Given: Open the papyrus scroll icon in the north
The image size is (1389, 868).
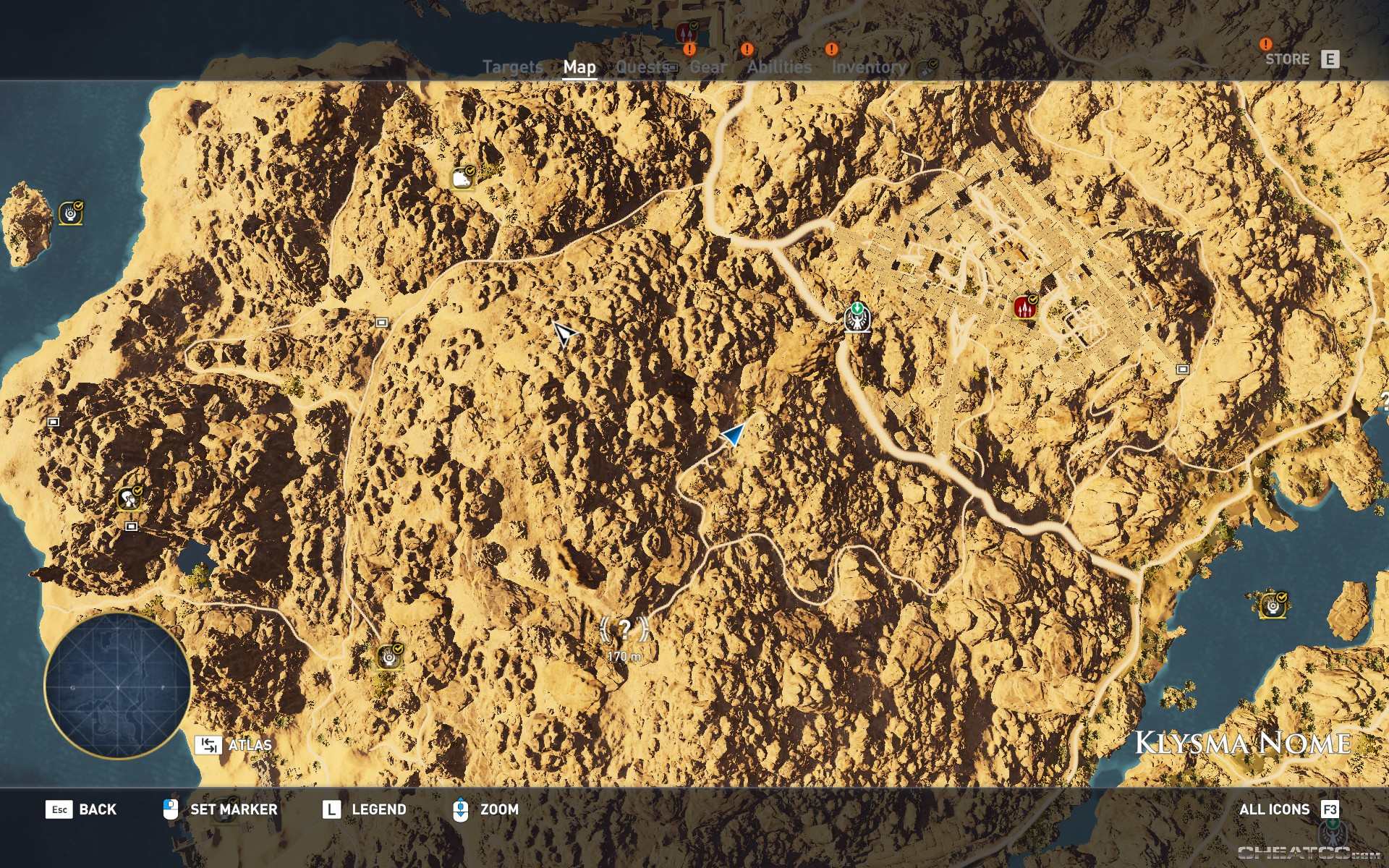Looking at the screenshot, I should (x=461, y=176).
